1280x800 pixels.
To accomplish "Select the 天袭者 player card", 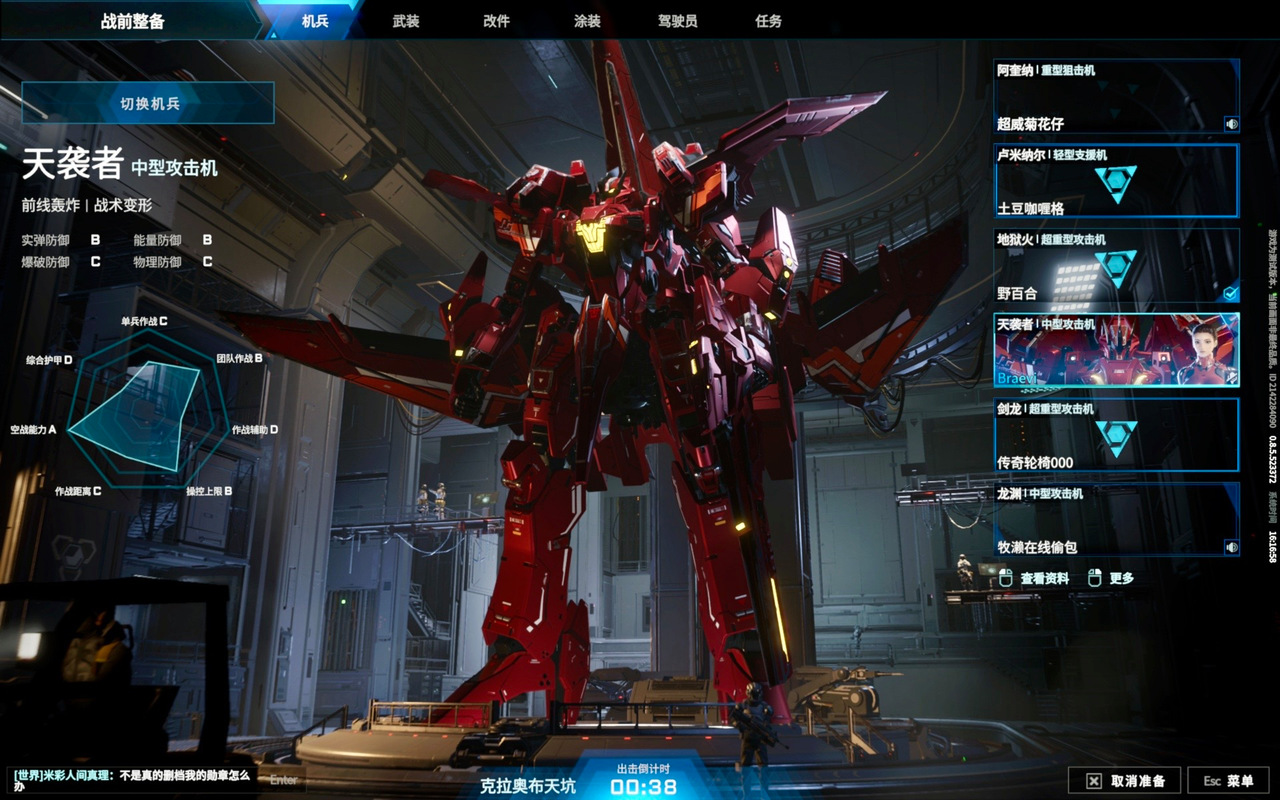I will 1115,350.
